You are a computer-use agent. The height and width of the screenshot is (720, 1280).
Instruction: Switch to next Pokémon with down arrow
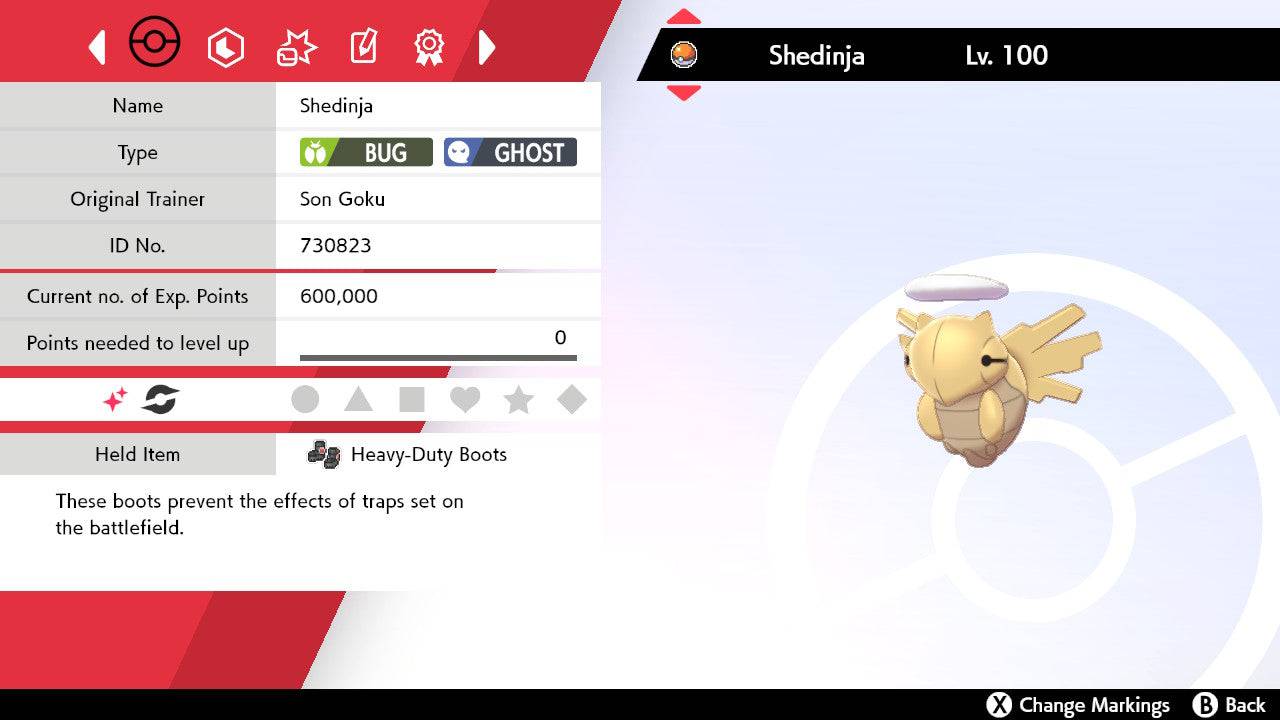pos(683,93)
